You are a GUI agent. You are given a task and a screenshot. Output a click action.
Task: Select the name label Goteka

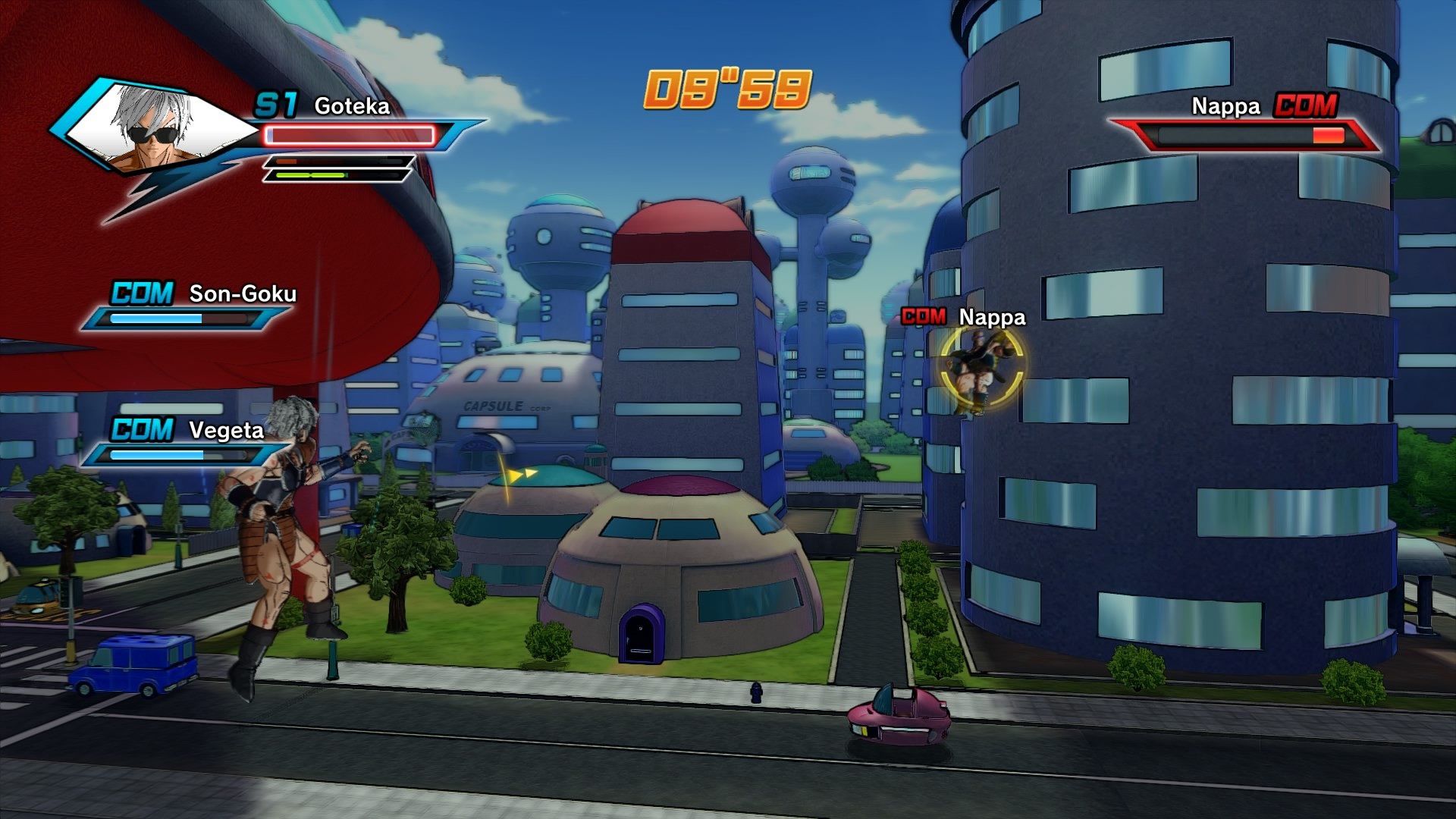coord(353,106)
